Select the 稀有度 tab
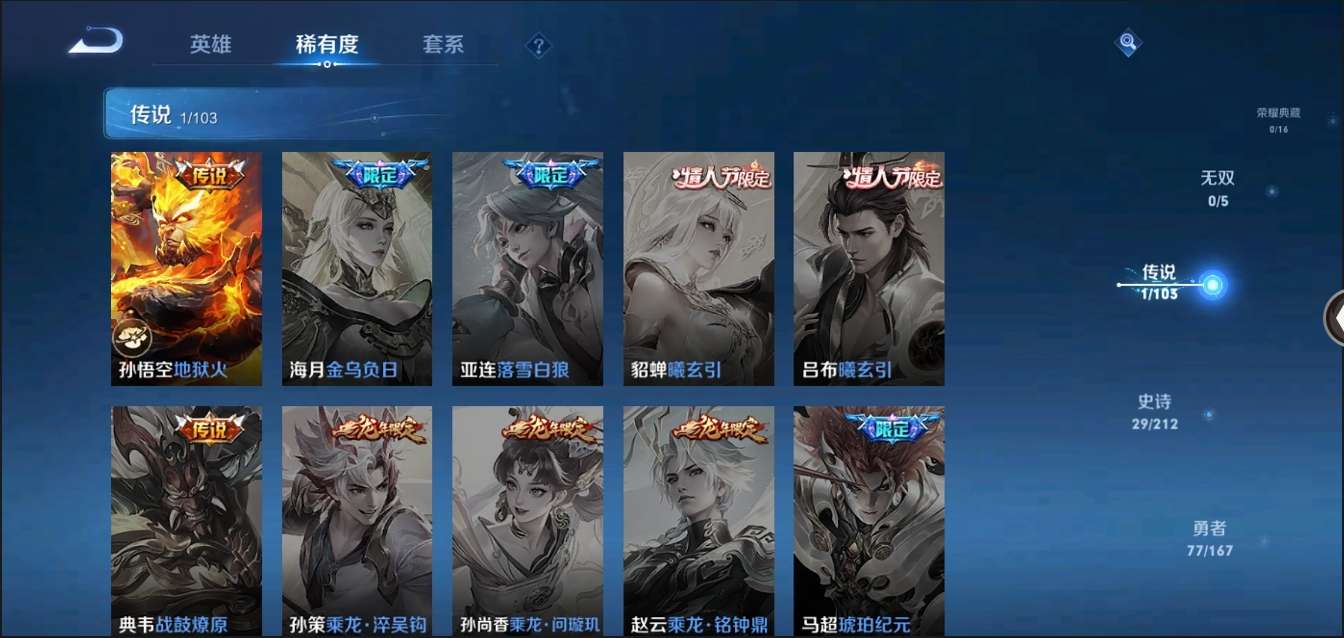The image size is (1344, 638). pyautogui.click(x=326, y=45)
